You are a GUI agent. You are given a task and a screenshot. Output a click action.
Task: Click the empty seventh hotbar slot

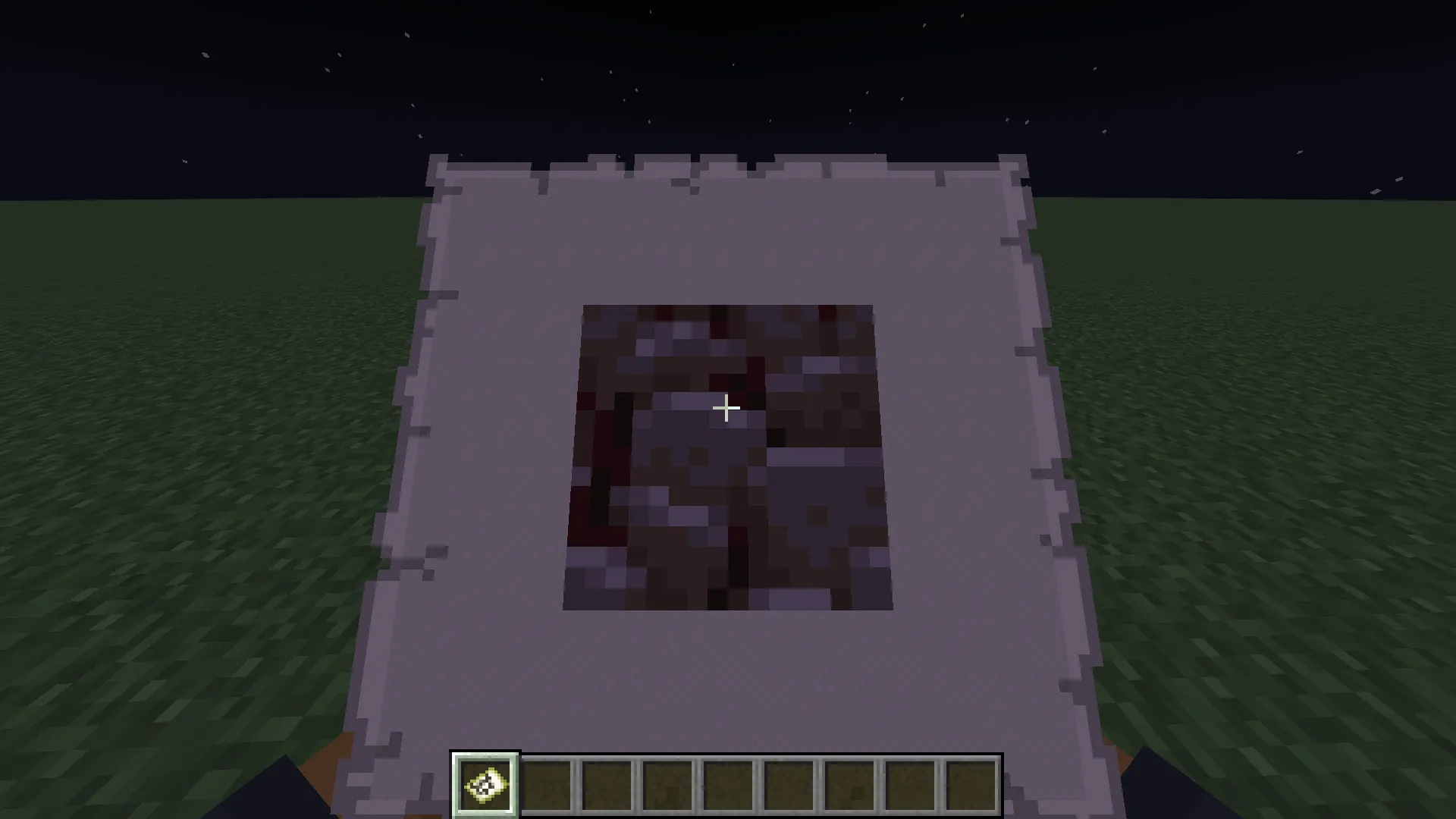850,785
